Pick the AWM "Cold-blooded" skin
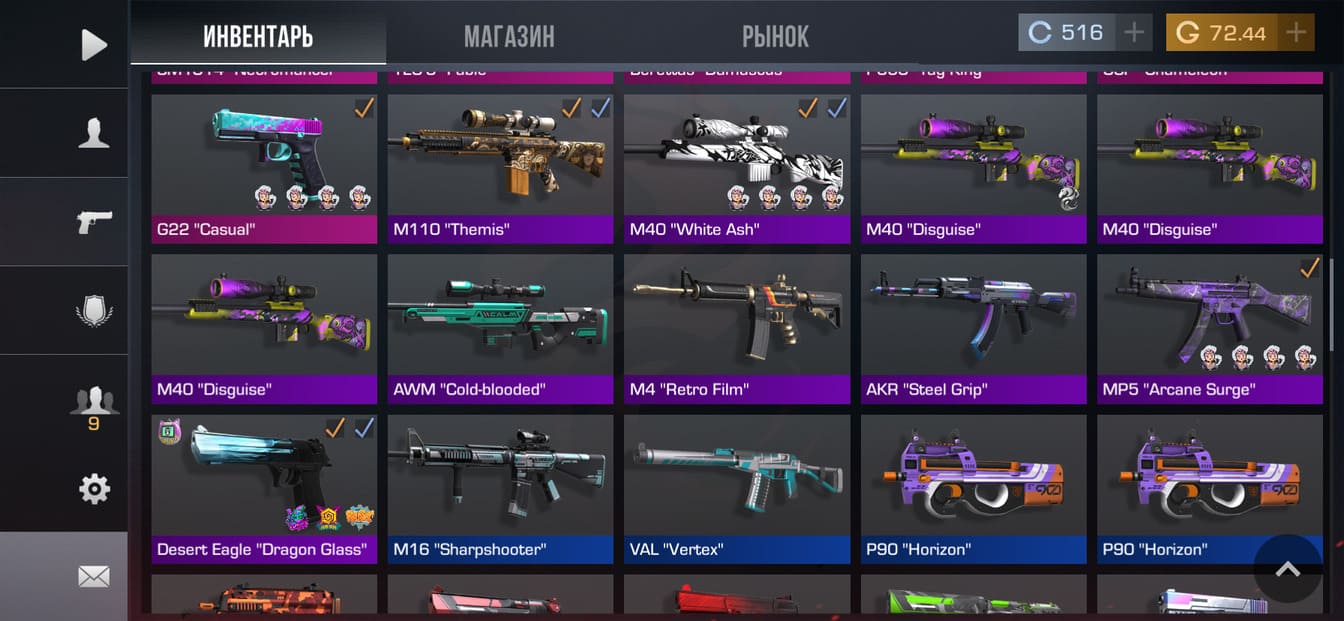 [x=500, y=328]
